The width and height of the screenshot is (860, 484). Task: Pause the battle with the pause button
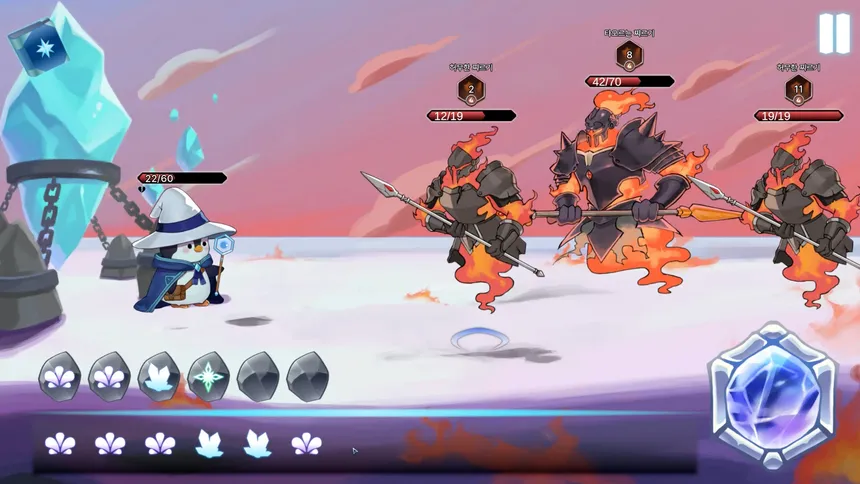[834, 33]
